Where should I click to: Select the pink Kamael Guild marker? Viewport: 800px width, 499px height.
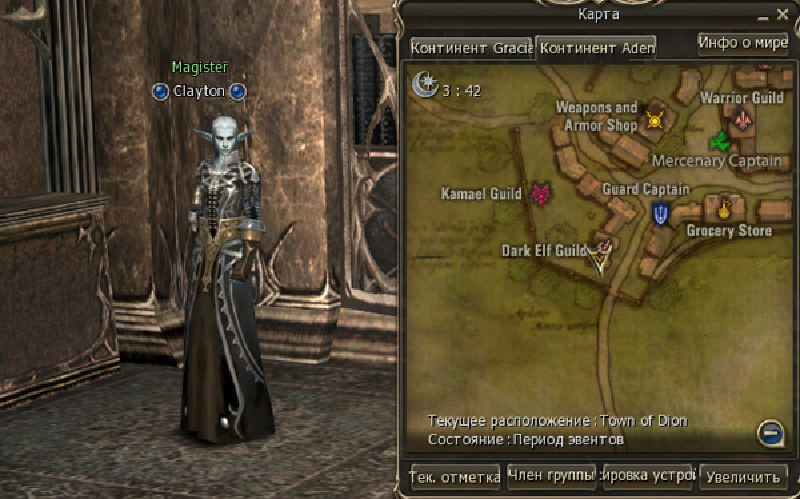[x=542, y=193]
